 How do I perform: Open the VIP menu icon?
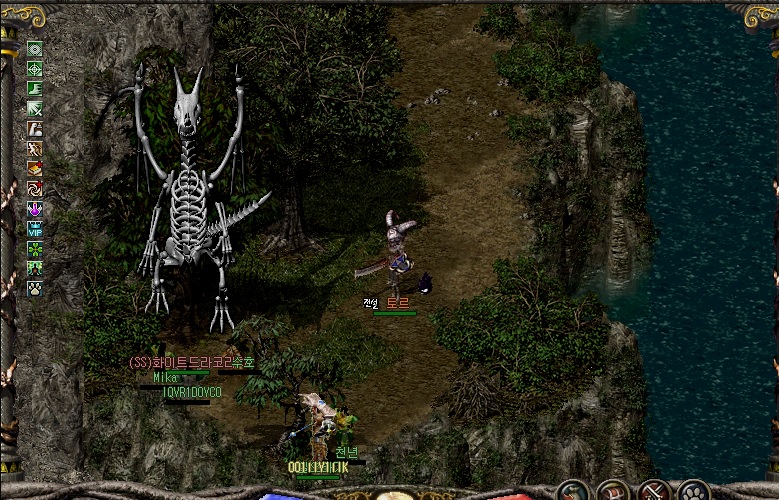[35, 228]
